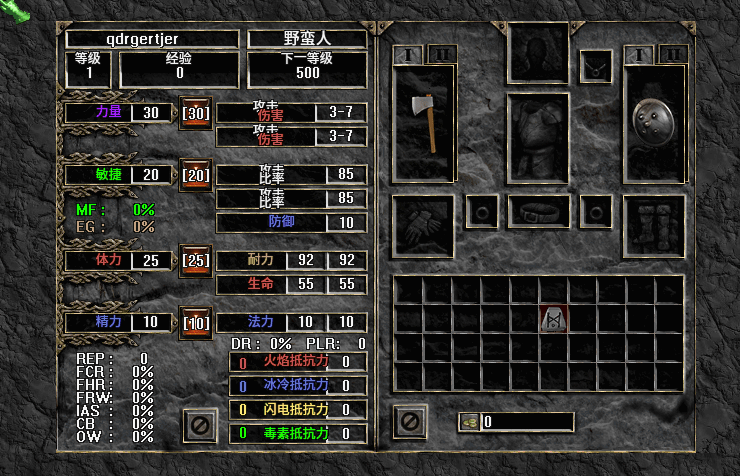Close the inventory panel
Image resolution: width=740 pixels, height=476 pixels.
(x=411, y=421)
